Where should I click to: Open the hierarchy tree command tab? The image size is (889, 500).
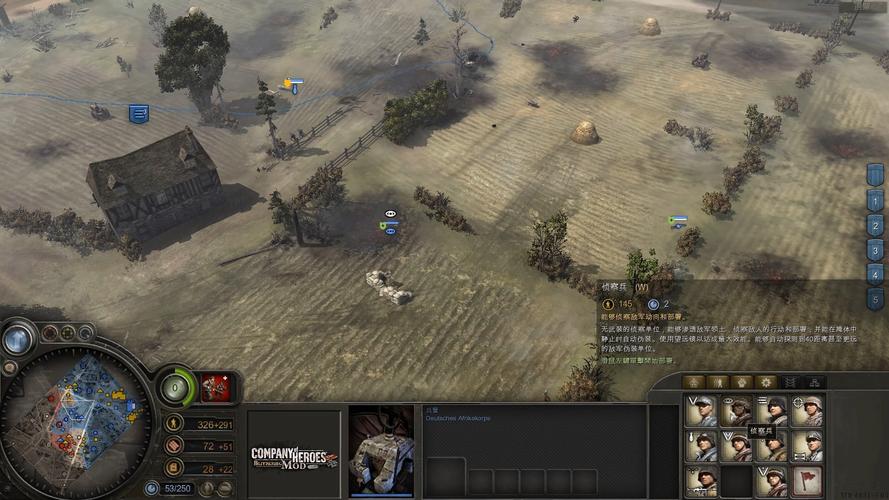pyautogui.click(x=815, y=382)
